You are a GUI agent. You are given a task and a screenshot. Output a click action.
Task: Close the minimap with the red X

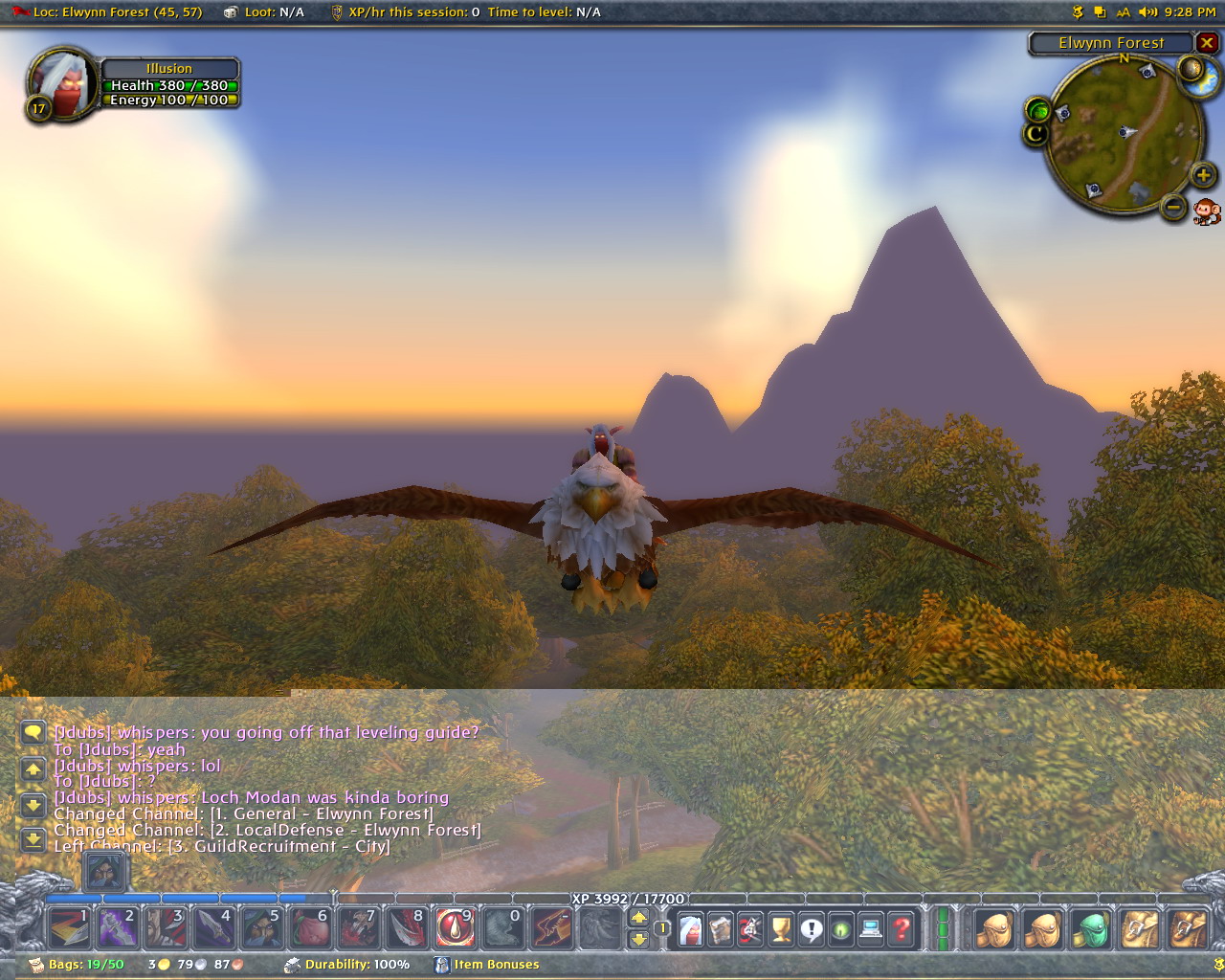1208,43
